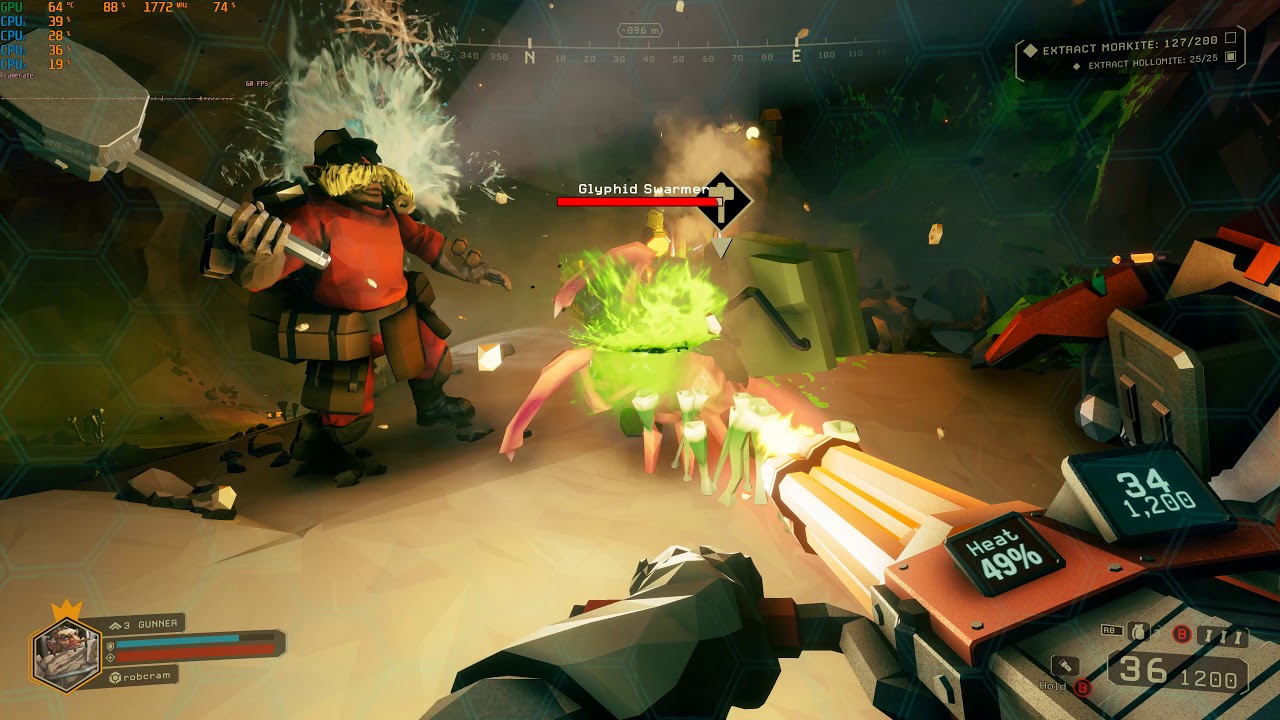Viewport: 1280px width, 720px height.
Task: Click the compass heading strip
Action: [670, 56]
